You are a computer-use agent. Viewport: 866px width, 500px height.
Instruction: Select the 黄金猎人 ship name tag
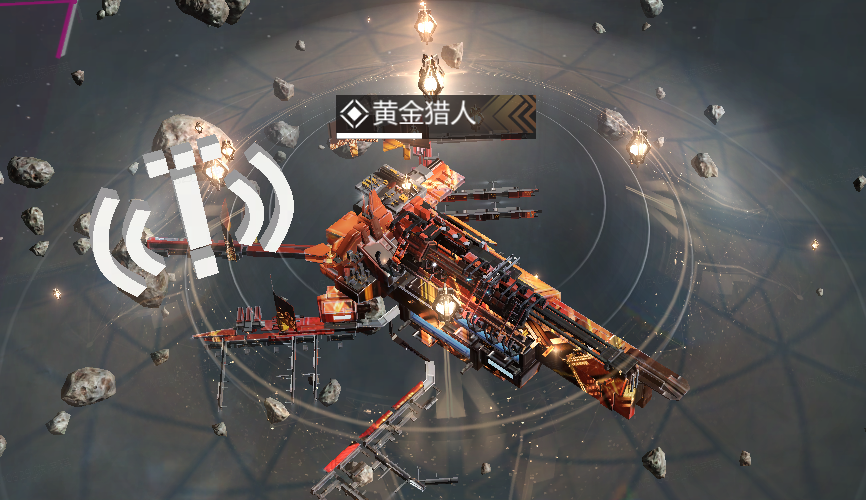(435, 115)
